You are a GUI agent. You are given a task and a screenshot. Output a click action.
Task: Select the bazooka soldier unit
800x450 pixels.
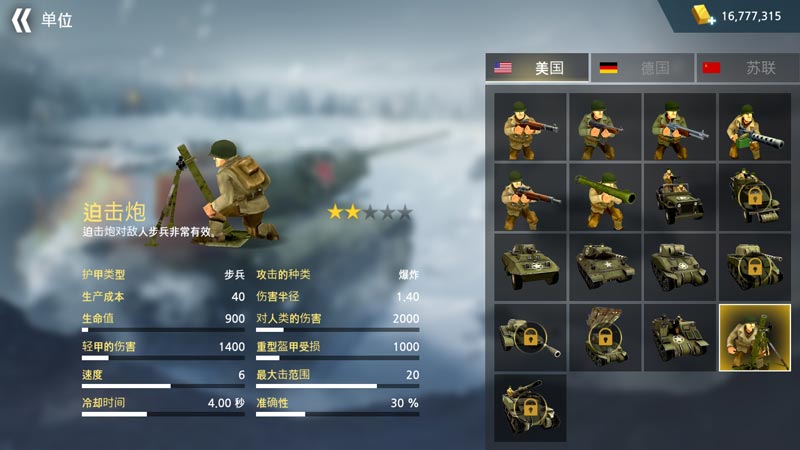[x=604, y=197]
